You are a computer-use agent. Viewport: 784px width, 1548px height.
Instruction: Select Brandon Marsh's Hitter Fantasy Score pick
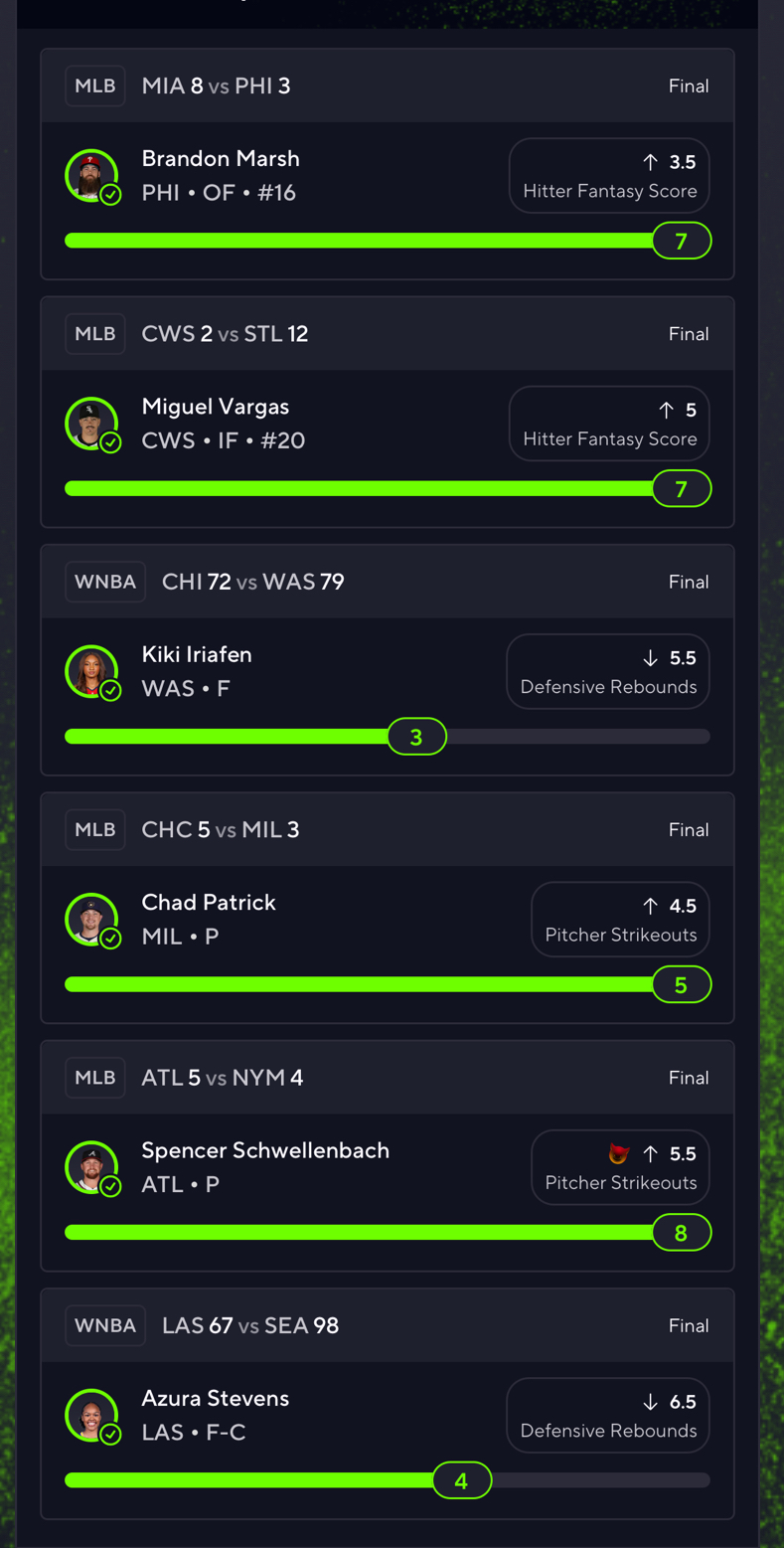click(609, 176)
